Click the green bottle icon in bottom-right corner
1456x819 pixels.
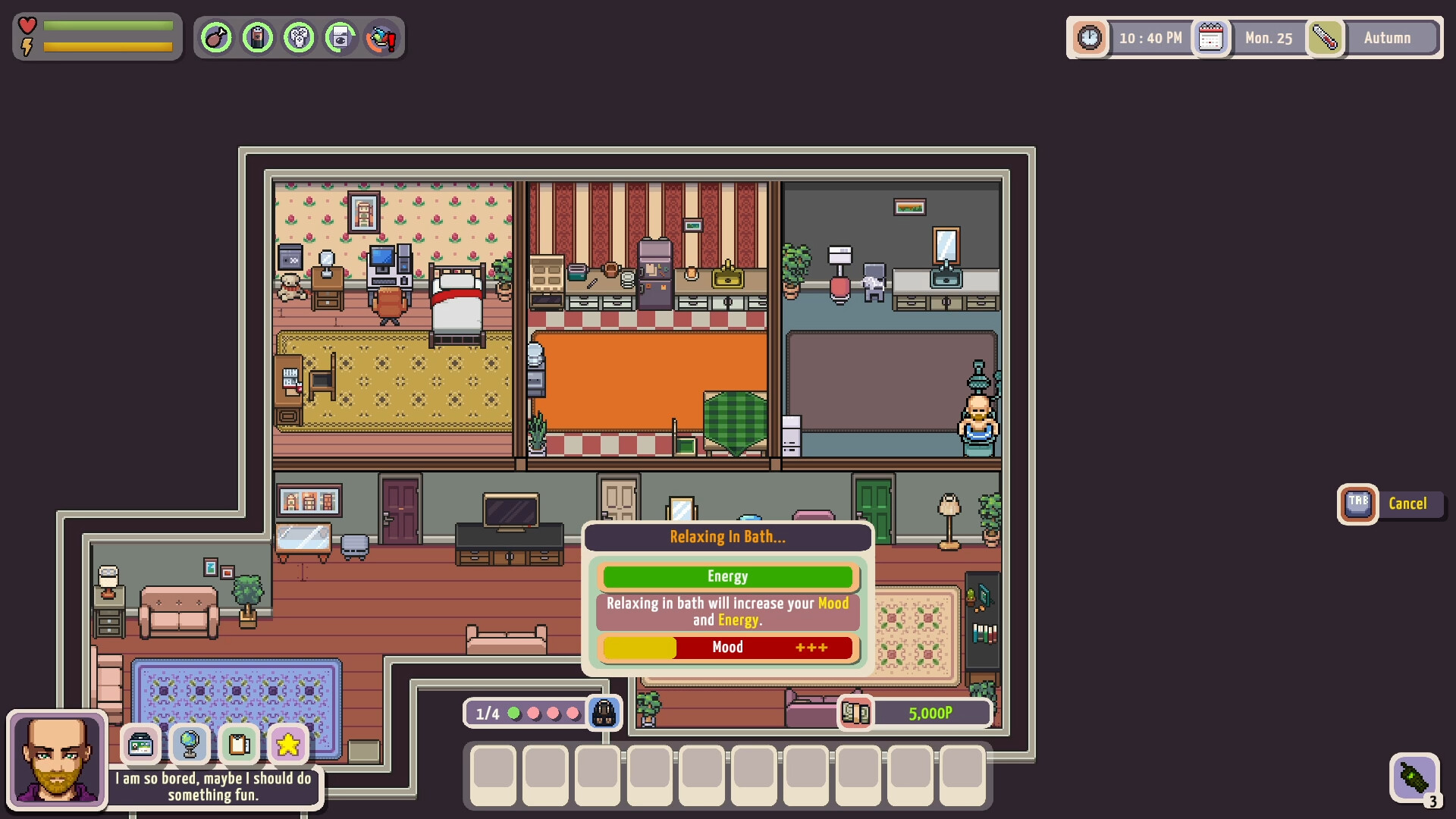[x=1415, y=776]
